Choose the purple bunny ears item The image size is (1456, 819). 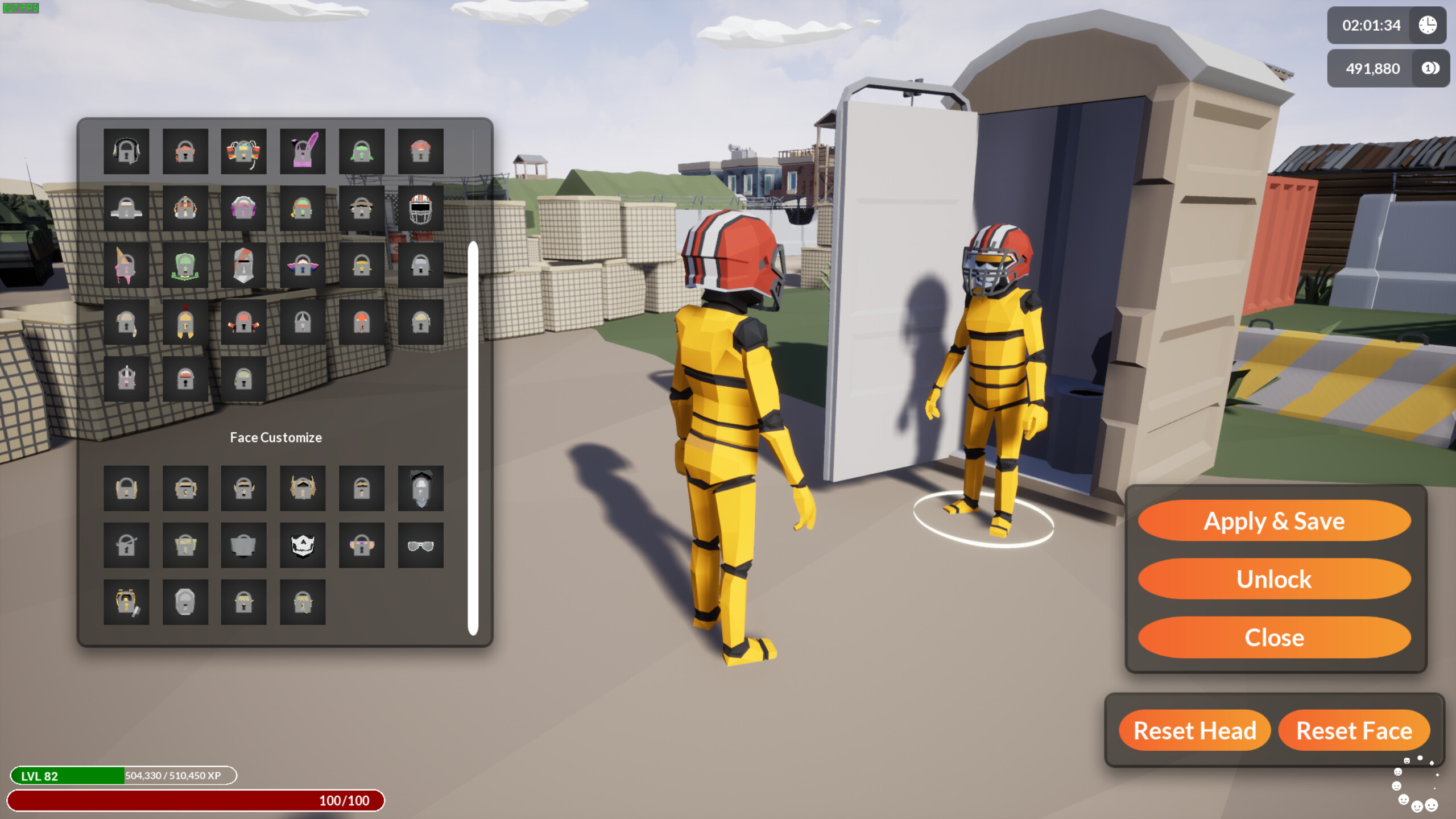pos(303,151)
